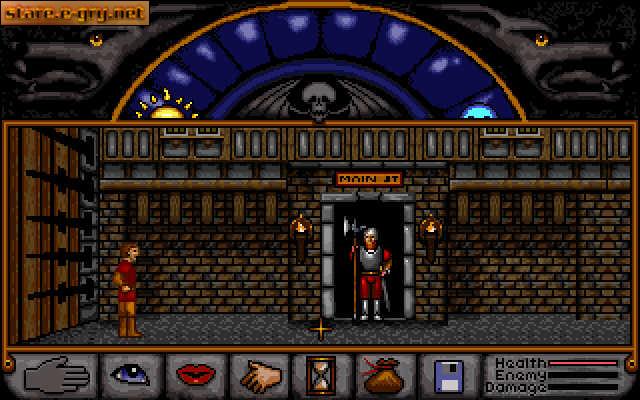Choose the eye look action
This screenshot has width=640, height=400.
(x=132, y=375)
